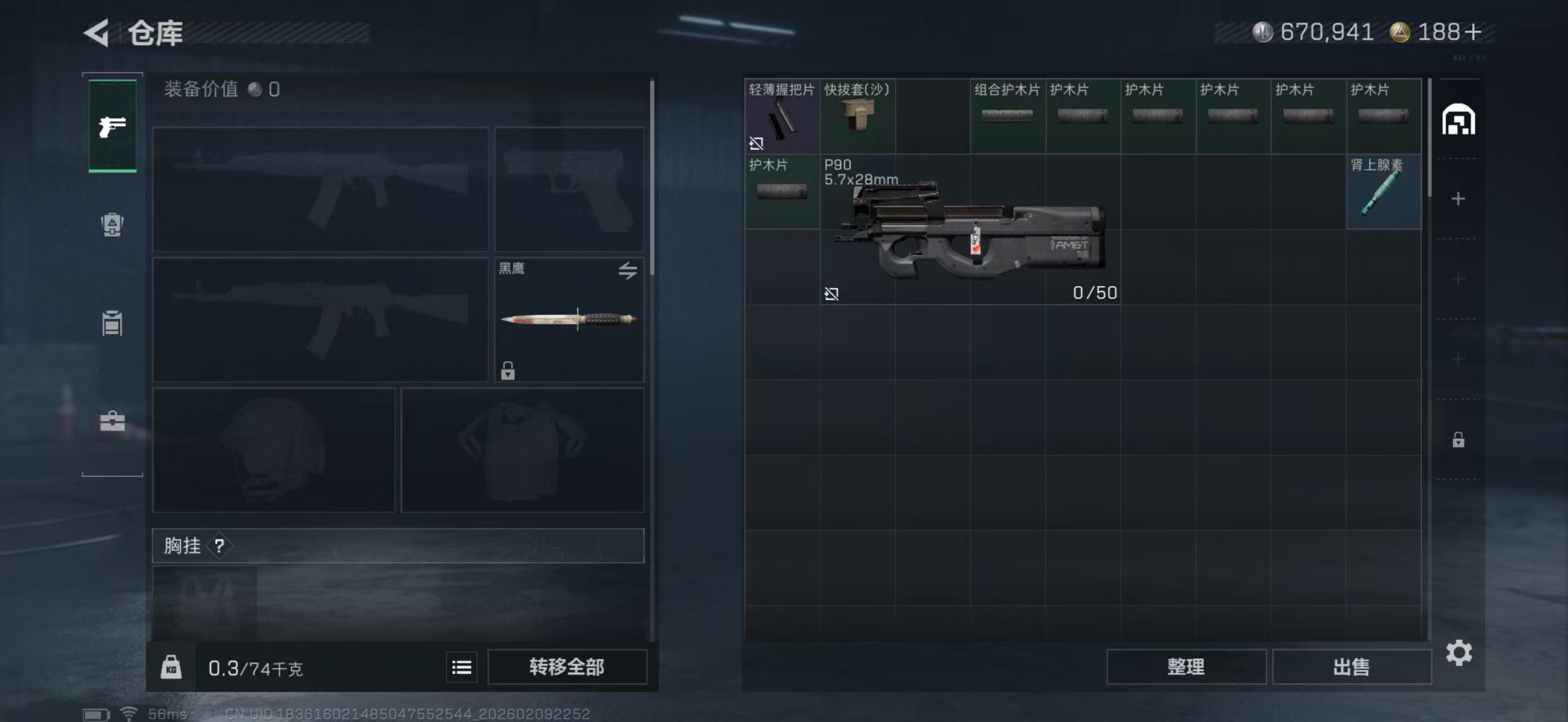Switch to the pistol weapons tab
Screen dimensions: 1568x722
pyautogui.click(x=113, y=126)
